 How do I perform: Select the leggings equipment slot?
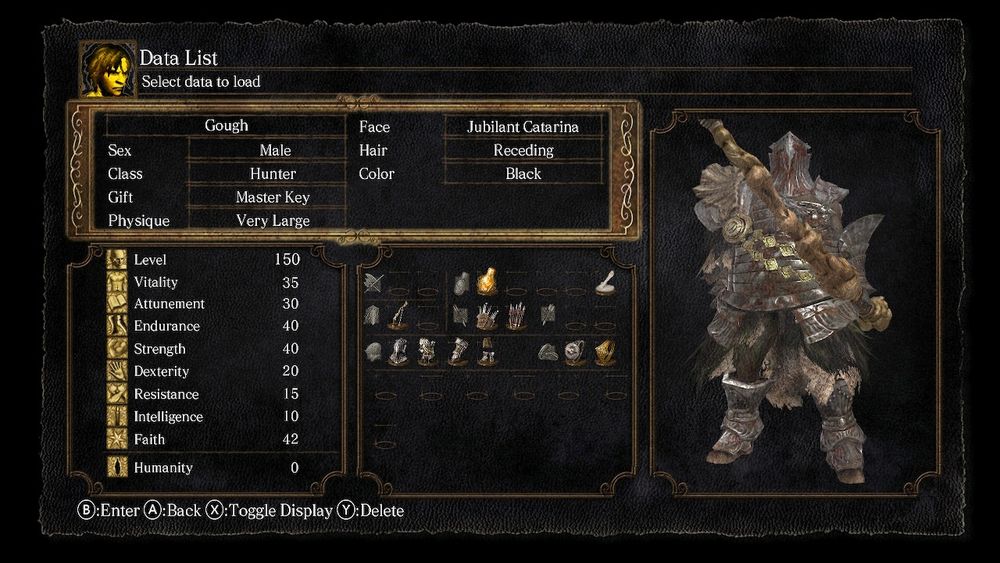click(x=487, y=351)
